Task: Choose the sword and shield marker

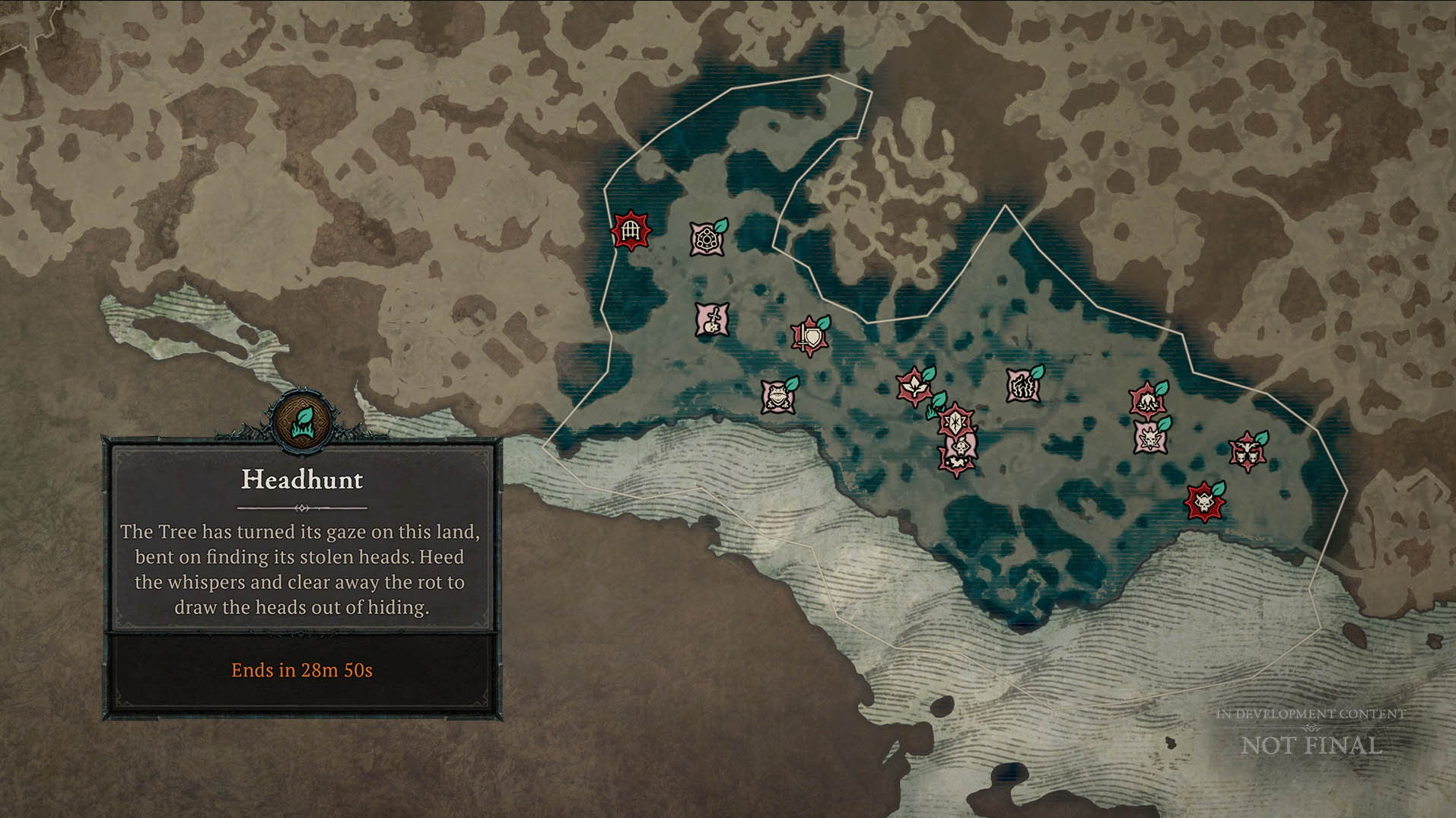Action: pos(809,337)
